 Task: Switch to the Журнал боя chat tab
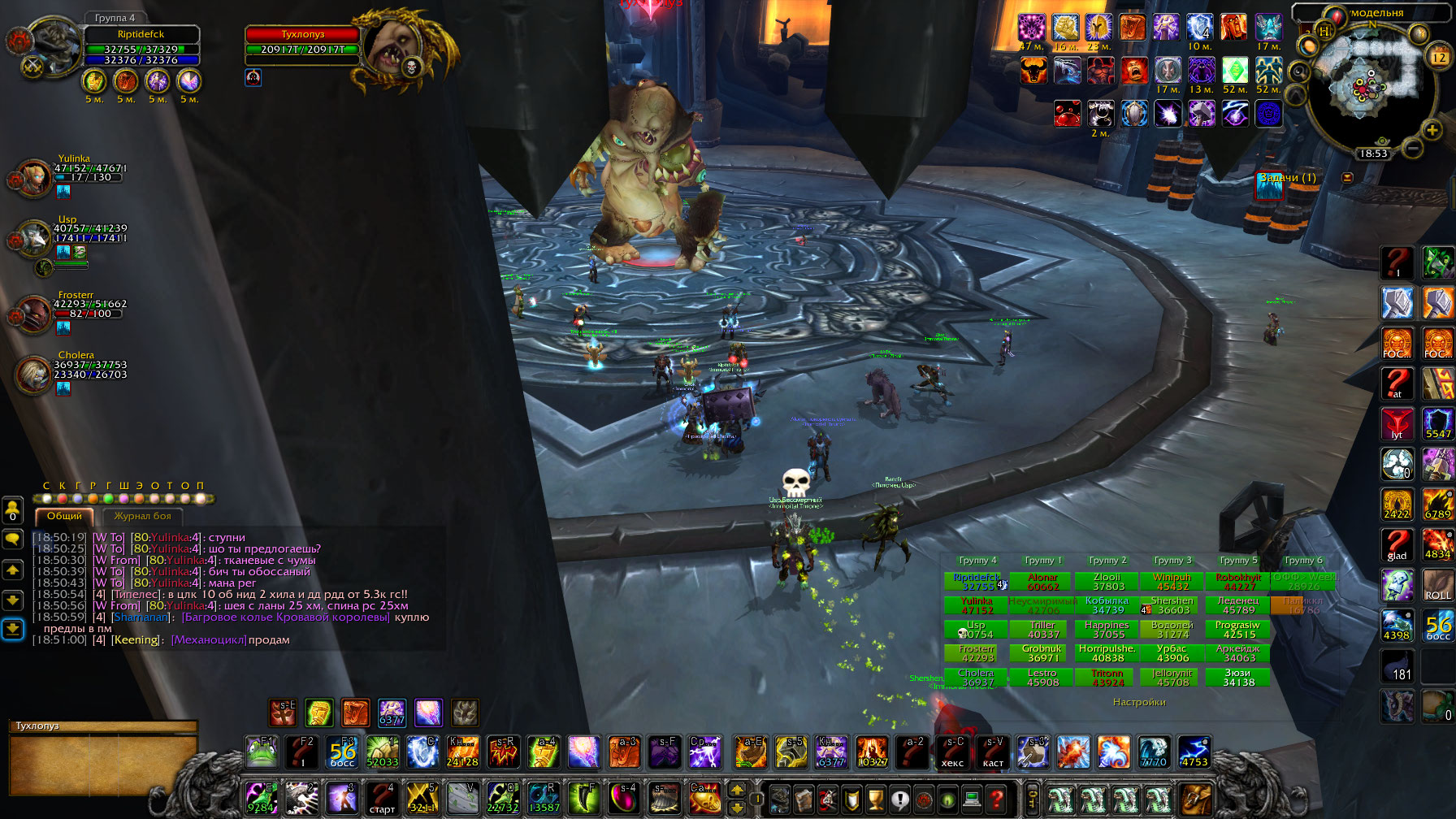pyautogui.click(x=142, y=516)
